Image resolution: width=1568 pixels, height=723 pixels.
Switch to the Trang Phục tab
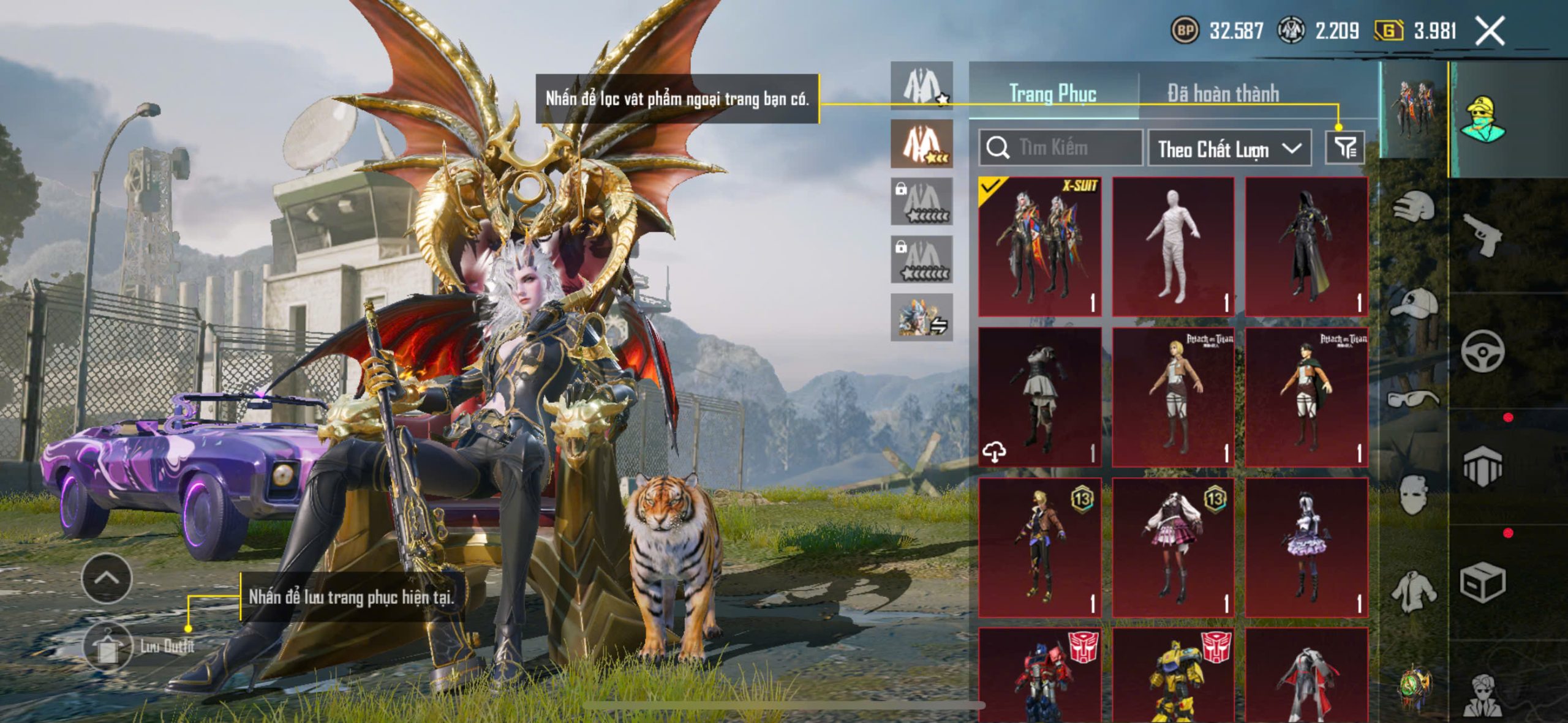[x=1052, y=94]
